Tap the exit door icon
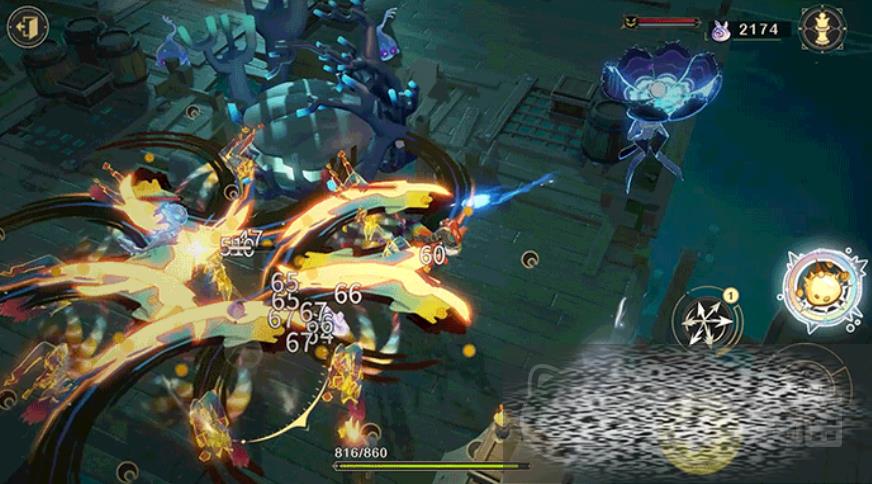Viewport: 872px width, 484px height. coord(27,27)
